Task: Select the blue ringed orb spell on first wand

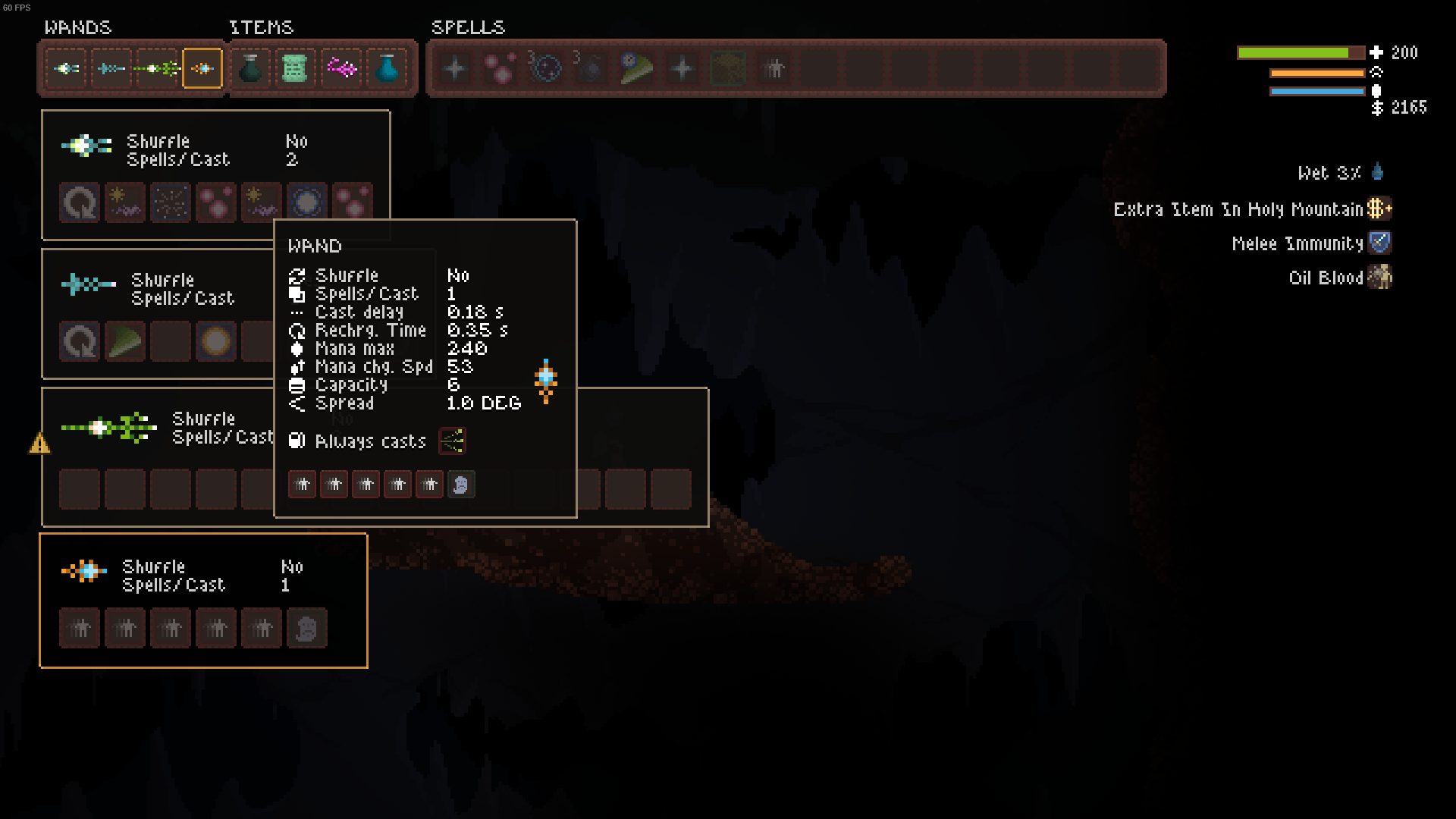Action: coord(307,202)
